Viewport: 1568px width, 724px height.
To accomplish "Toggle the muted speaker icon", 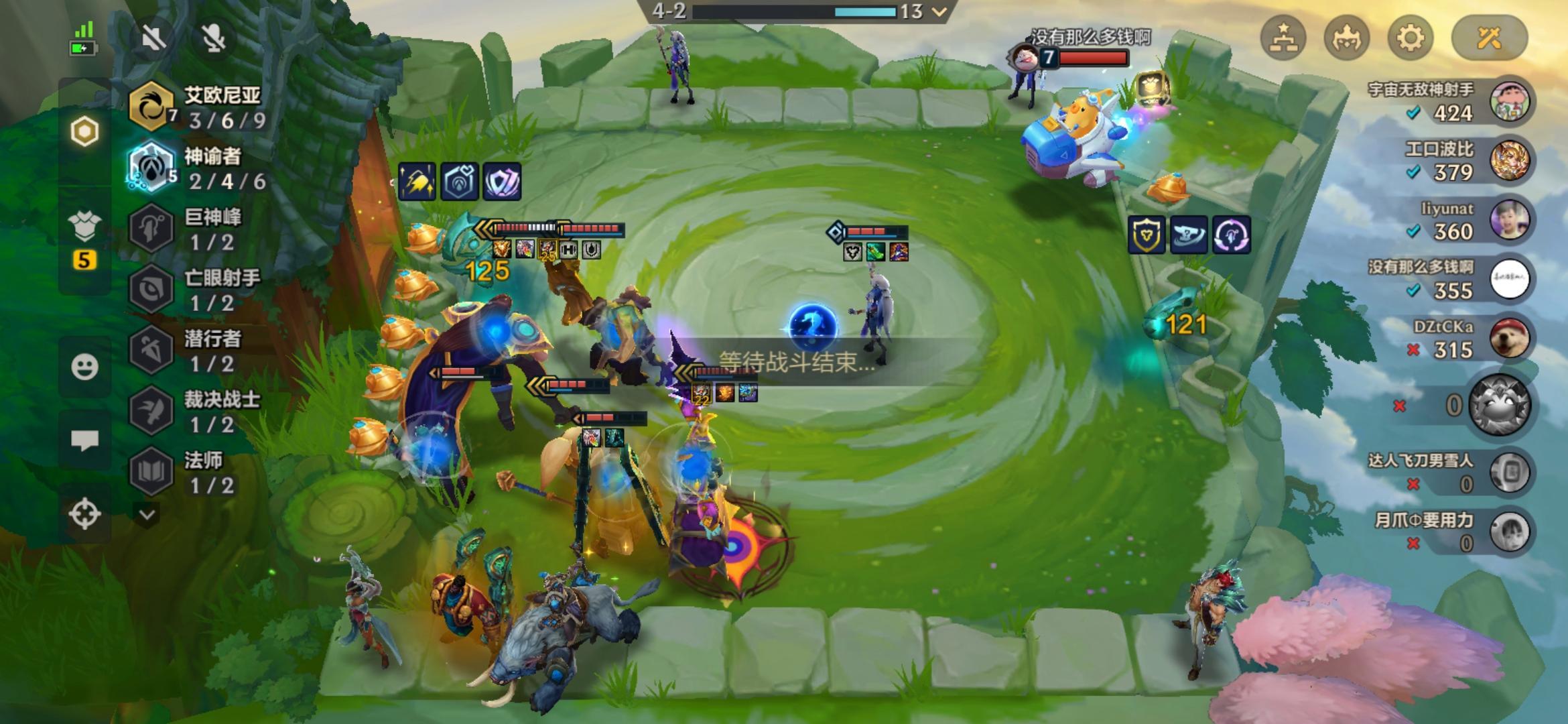I will point(153,38).
